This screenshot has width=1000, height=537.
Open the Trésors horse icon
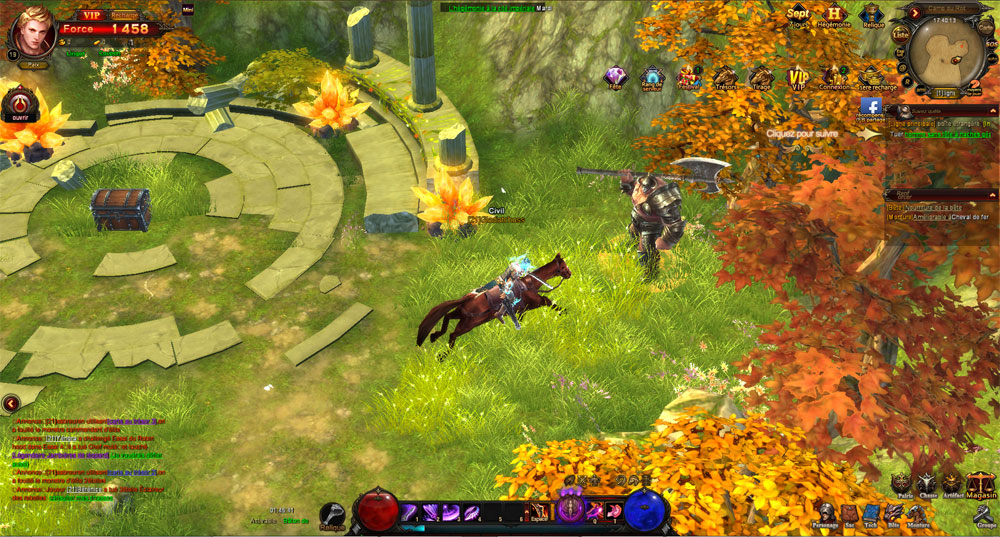724,78
